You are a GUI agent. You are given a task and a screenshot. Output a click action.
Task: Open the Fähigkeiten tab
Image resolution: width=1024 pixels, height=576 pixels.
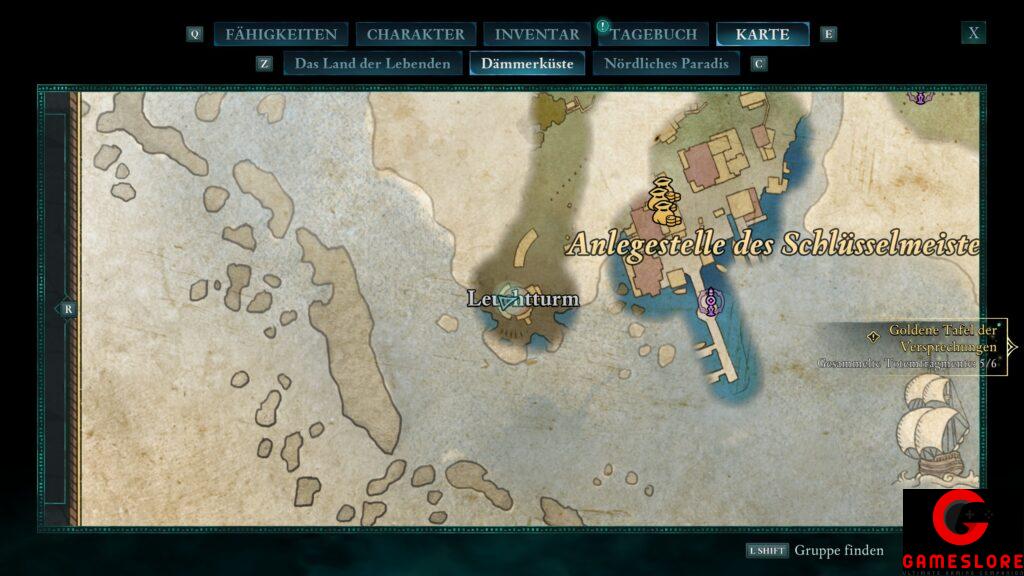pyautogui.click(x=280, y=34)
